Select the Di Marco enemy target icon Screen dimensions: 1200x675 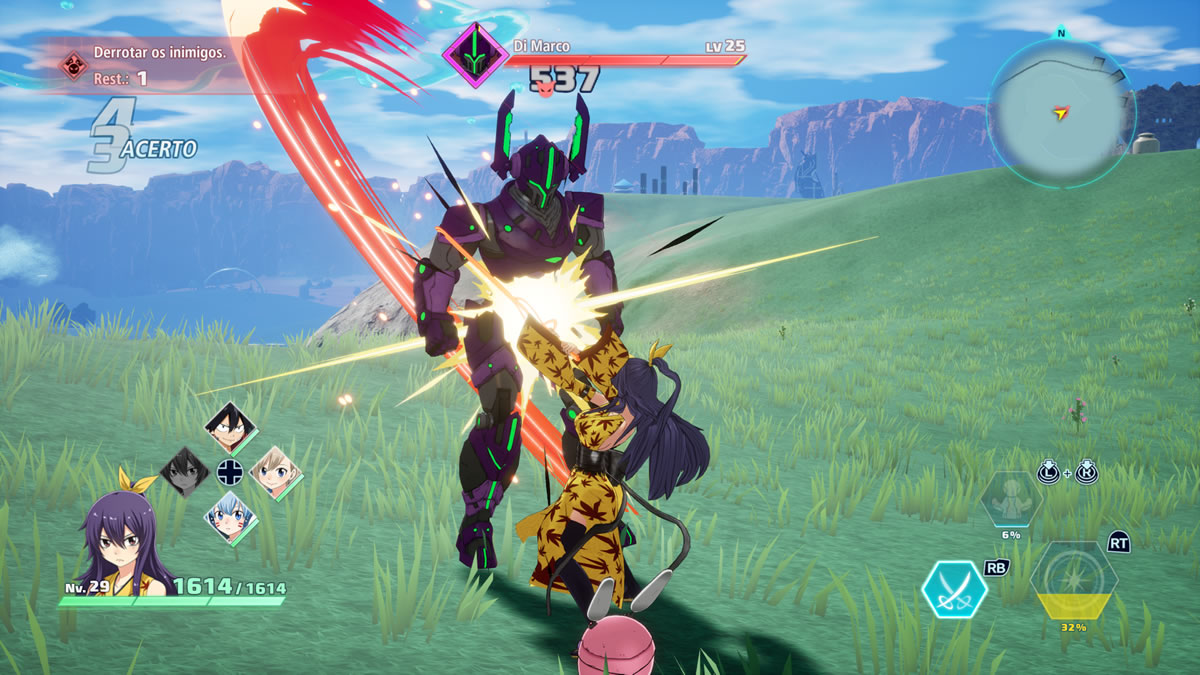point(475,55)
